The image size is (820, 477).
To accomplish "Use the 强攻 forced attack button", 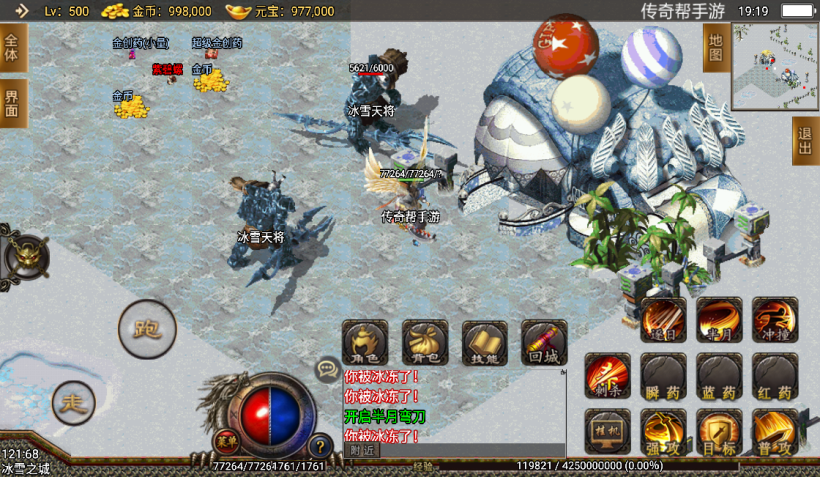I will (x=664, y=432).
